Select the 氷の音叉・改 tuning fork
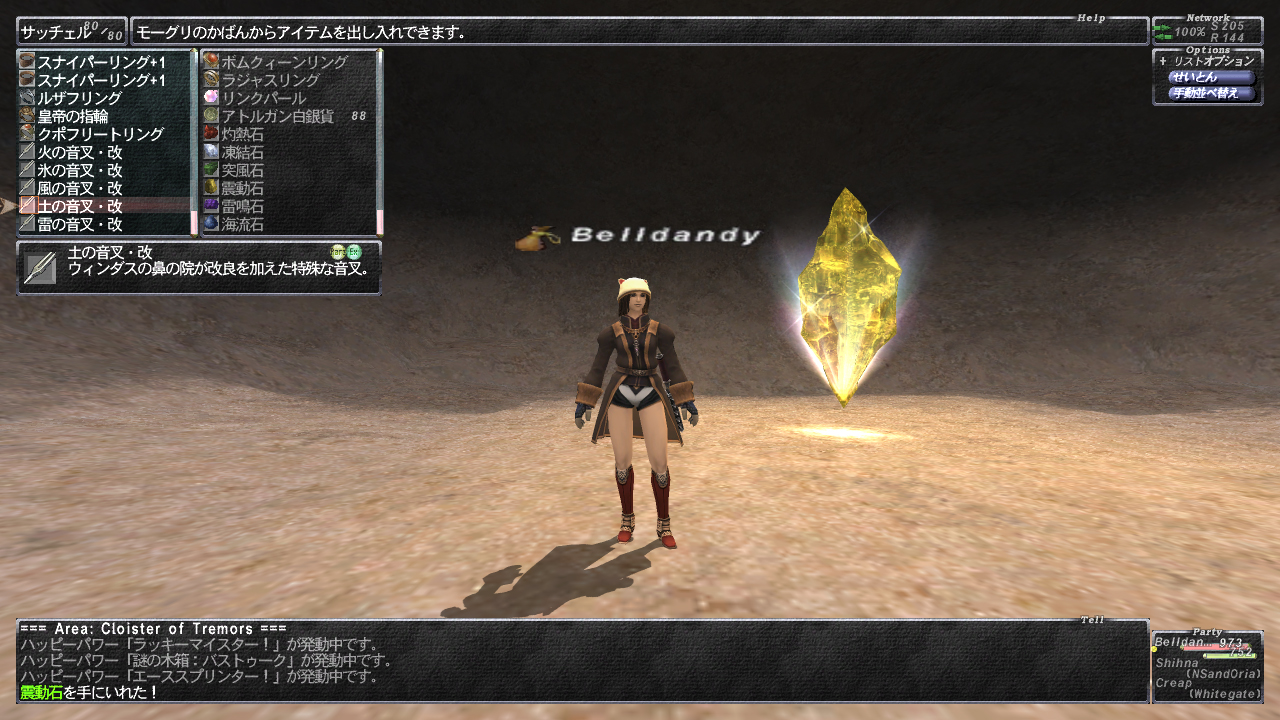 [x=80, y=170]
